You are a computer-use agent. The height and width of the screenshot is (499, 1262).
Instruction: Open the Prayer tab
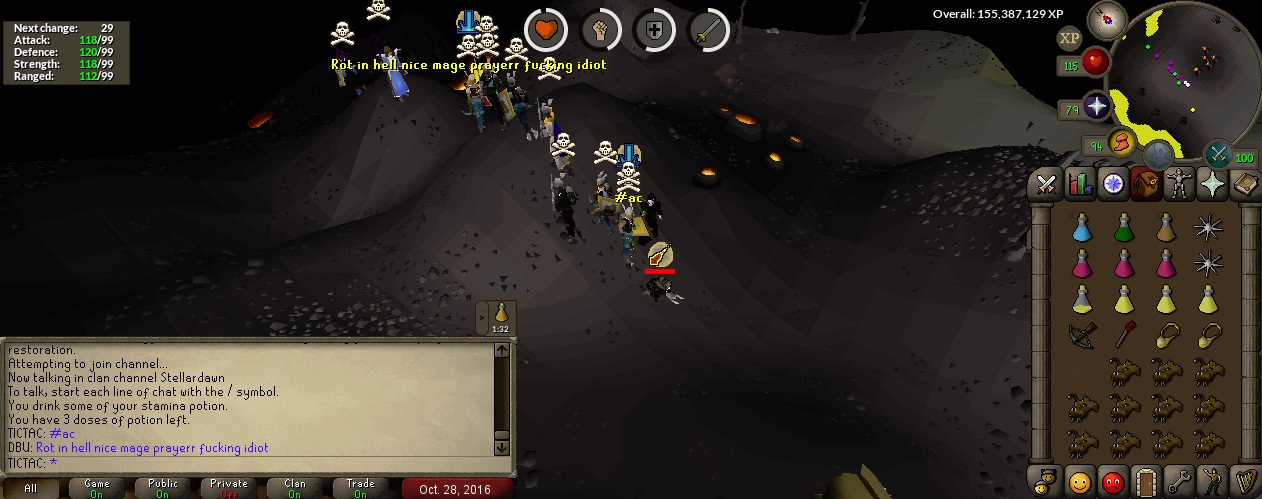[1212, 184]
